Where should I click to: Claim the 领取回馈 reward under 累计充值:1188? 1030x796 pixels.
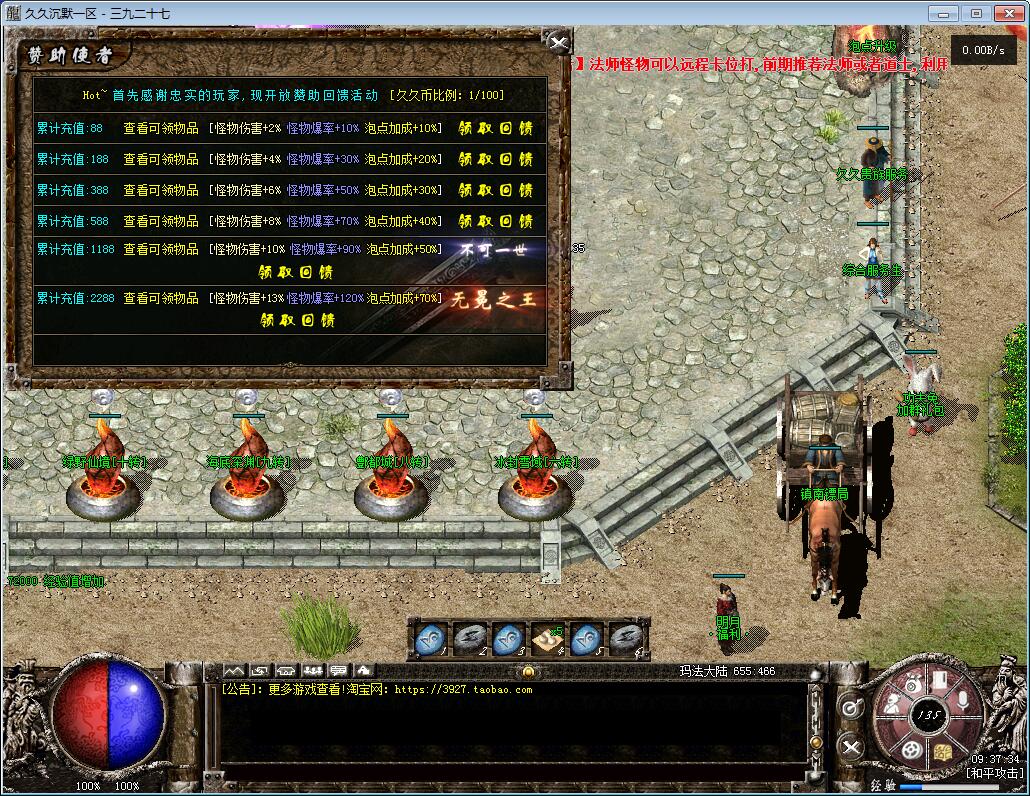click(x=295, y=272)
